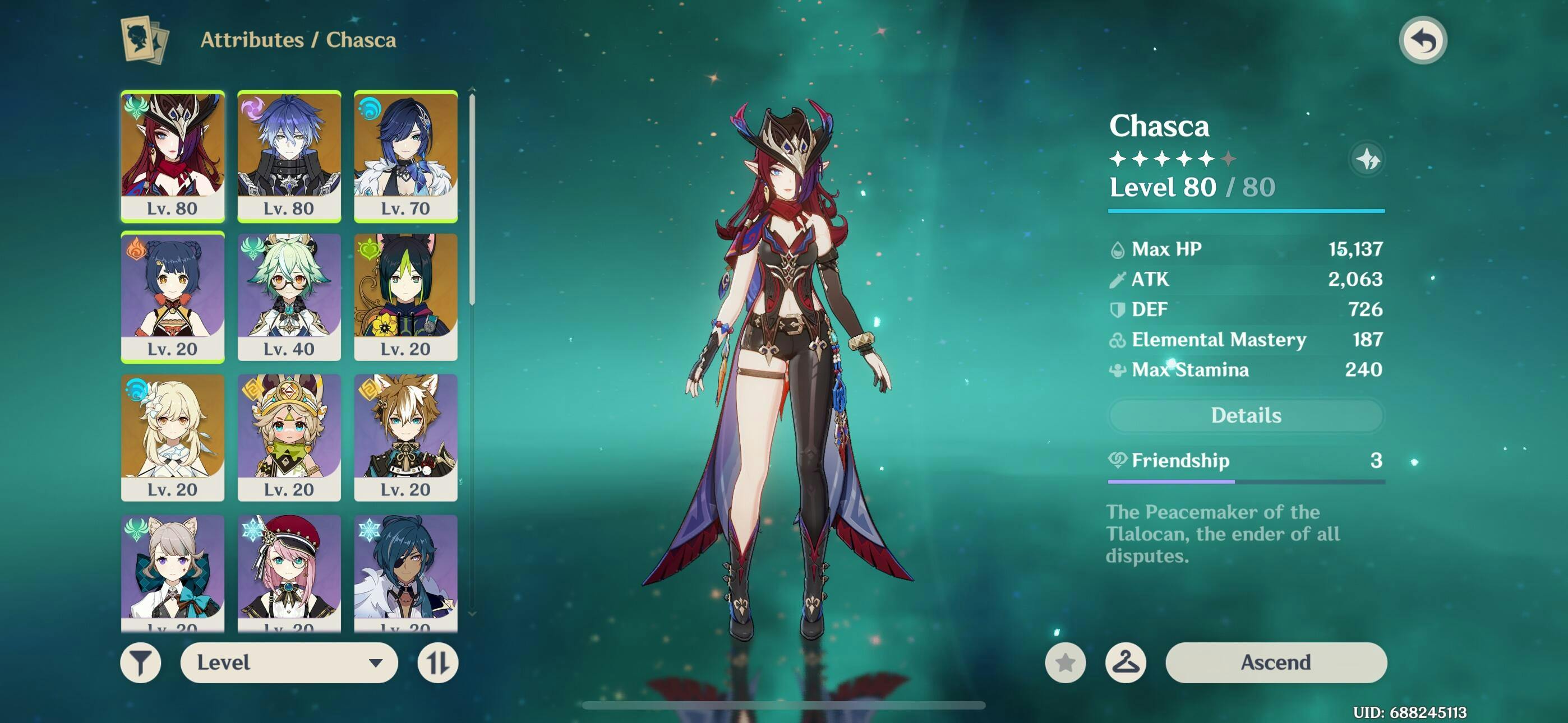This screenshot has height=723, width=1568.
Task: Select the Geo character with yellow headdress
Action: 288,437
